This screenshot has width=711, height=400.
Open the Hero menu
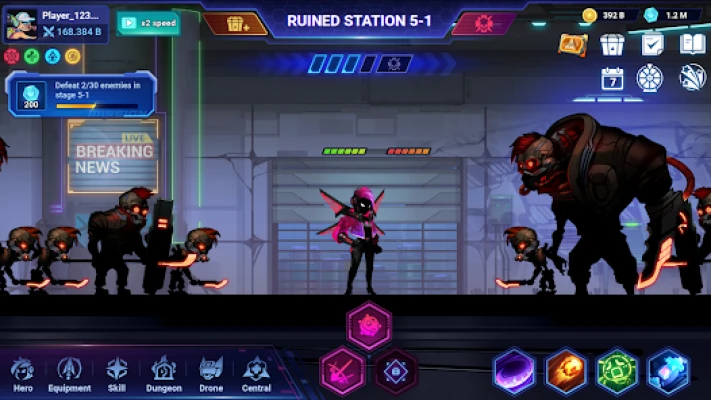[22, 374]
